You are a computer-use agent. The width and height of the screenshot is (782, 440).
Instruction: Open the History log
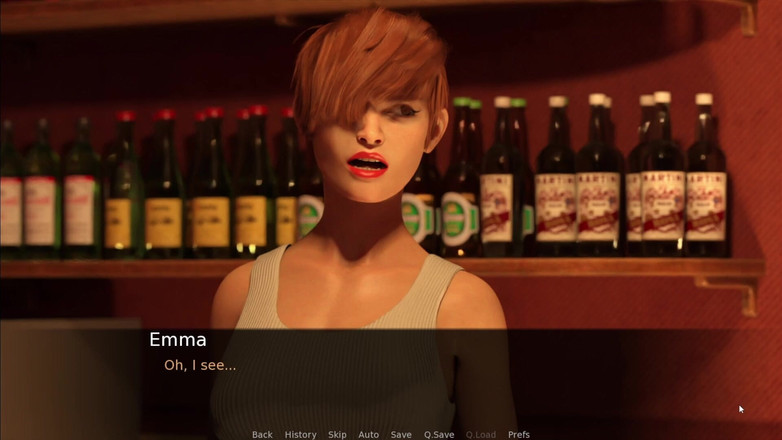point(300,434)
